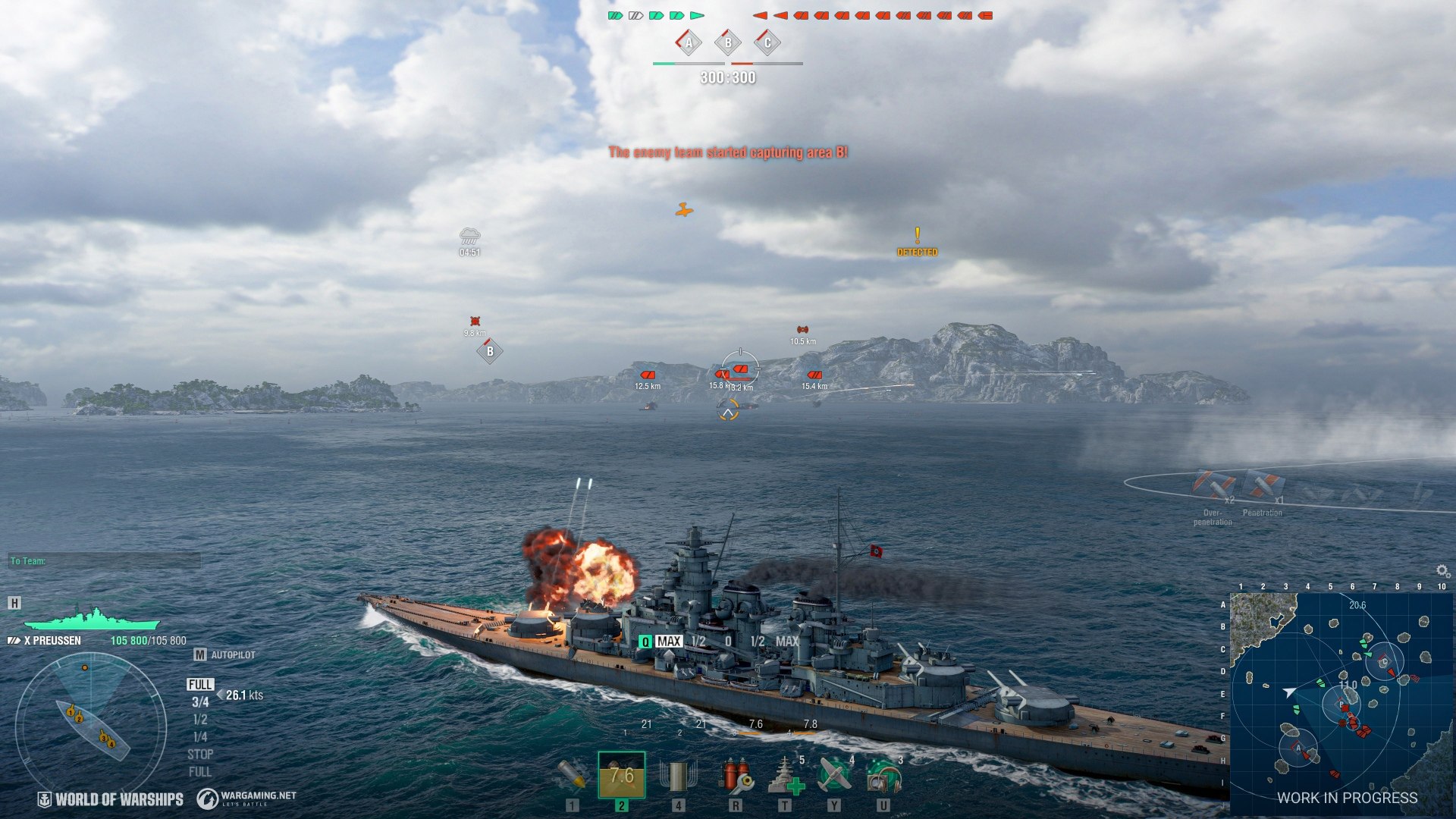This screenshot has height=819, width=1456.
Task: Select capture point B indicator at top
Action: click(x=728, y=42)
